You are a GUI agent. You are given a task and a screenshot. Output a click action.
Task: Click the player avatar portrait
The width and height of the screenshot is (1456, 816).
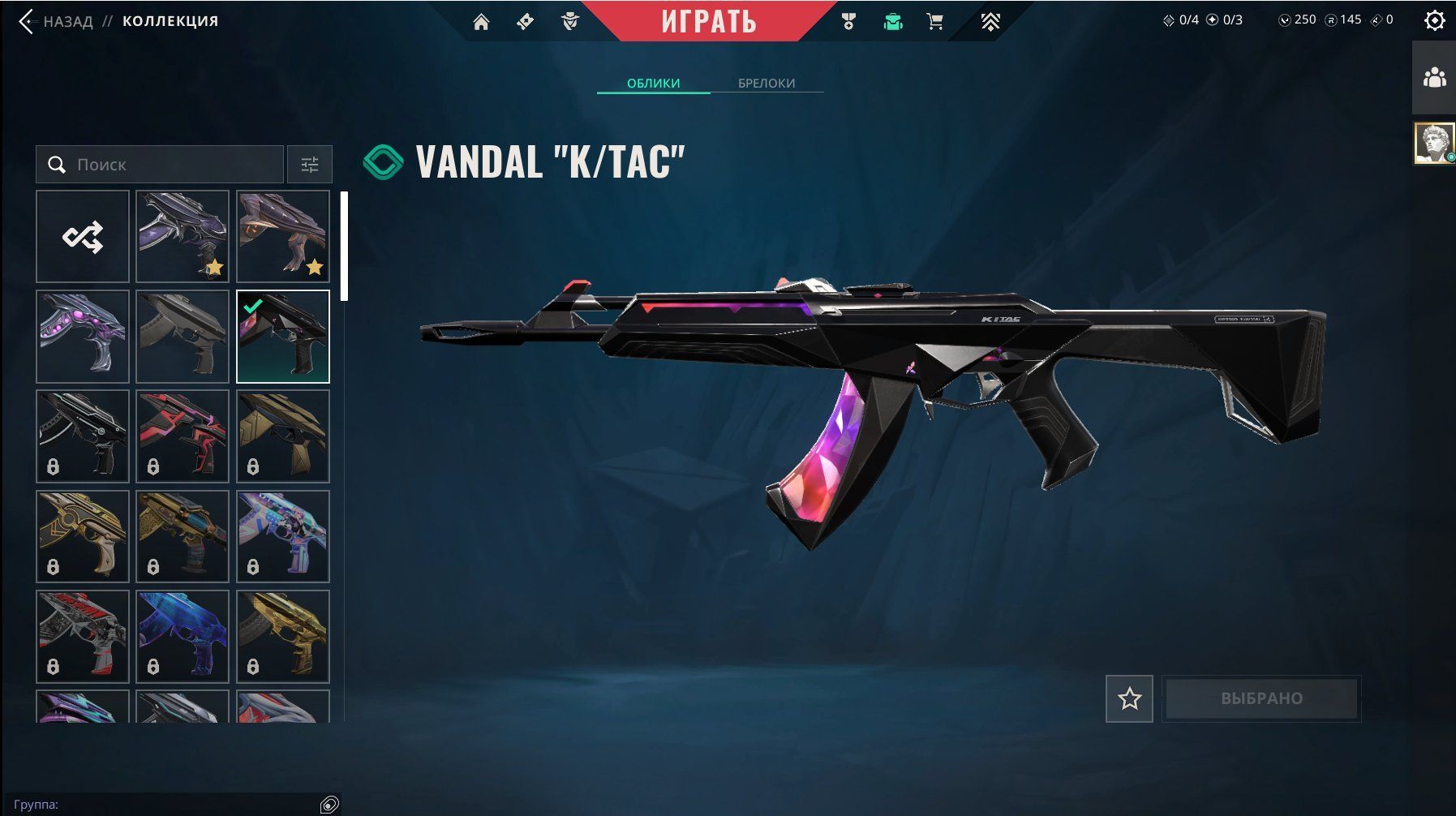click(x=1434, y=144)
